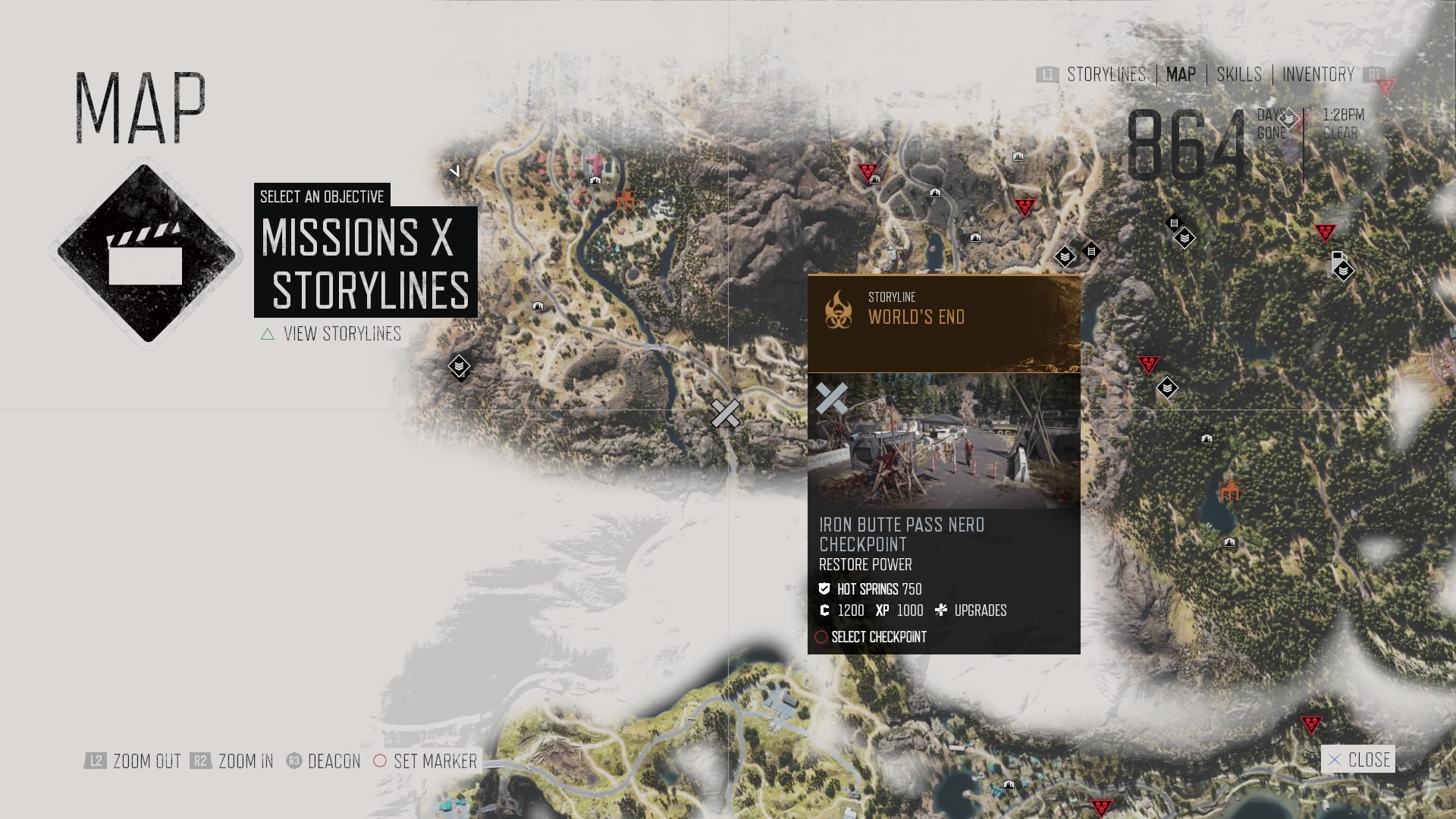The height and width of the screenshot is (819, 1456).
Task: Select the Iron Butte Pass X marker on map
Action: (726, 414)
